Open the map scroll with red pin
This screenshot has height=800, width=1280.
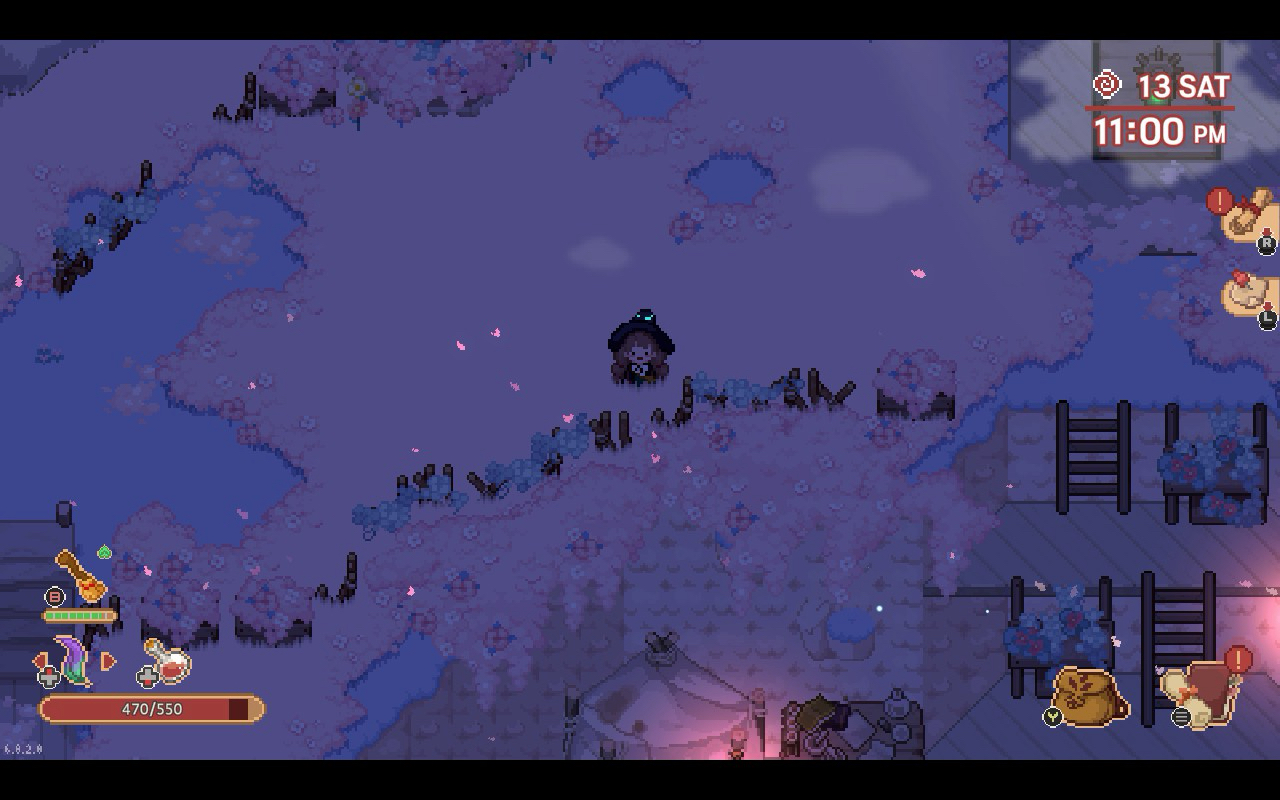1250,295
